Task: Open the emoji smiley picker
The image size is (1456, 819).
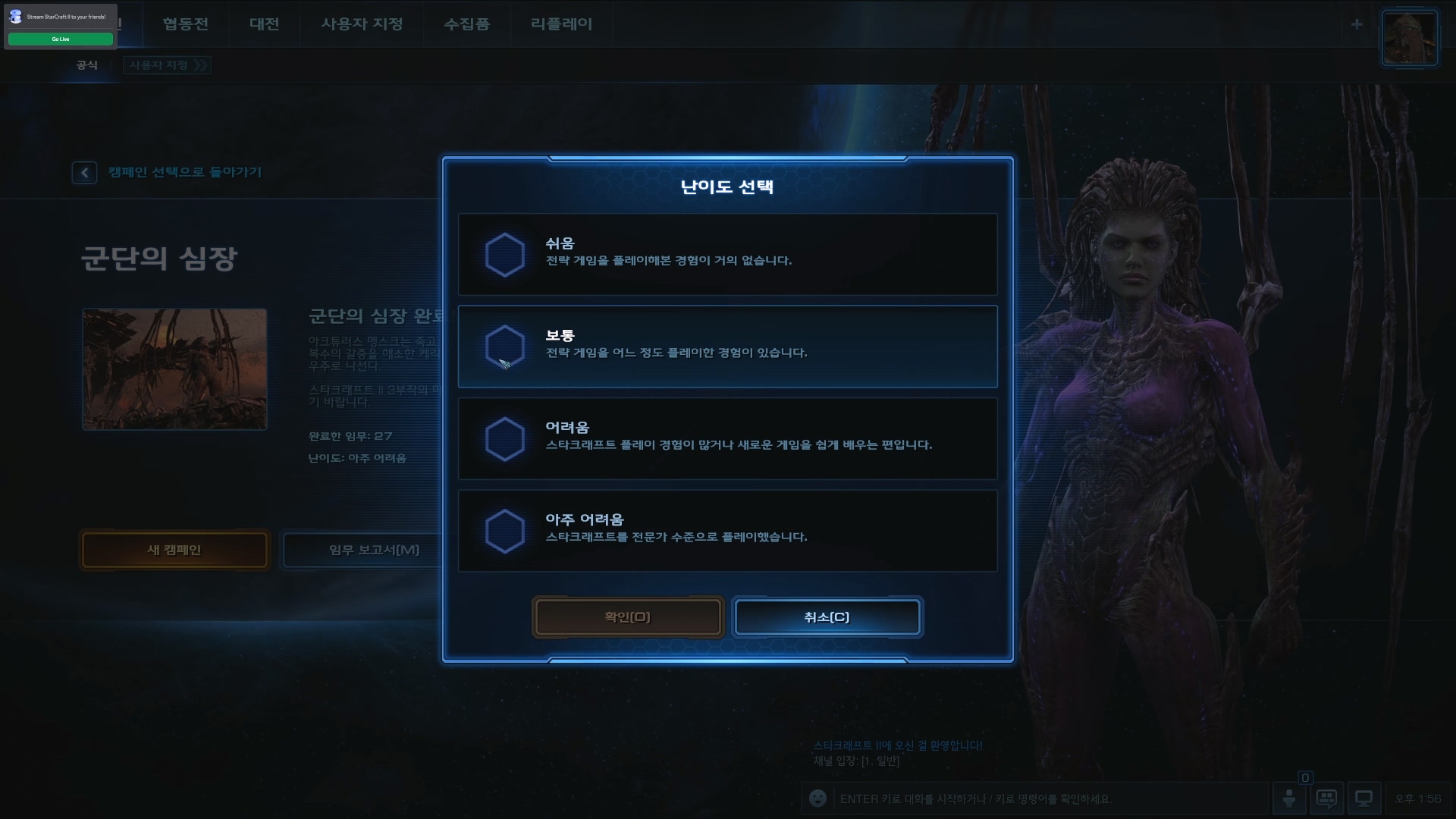Action: pyautogui.click(x=817, y=799)
